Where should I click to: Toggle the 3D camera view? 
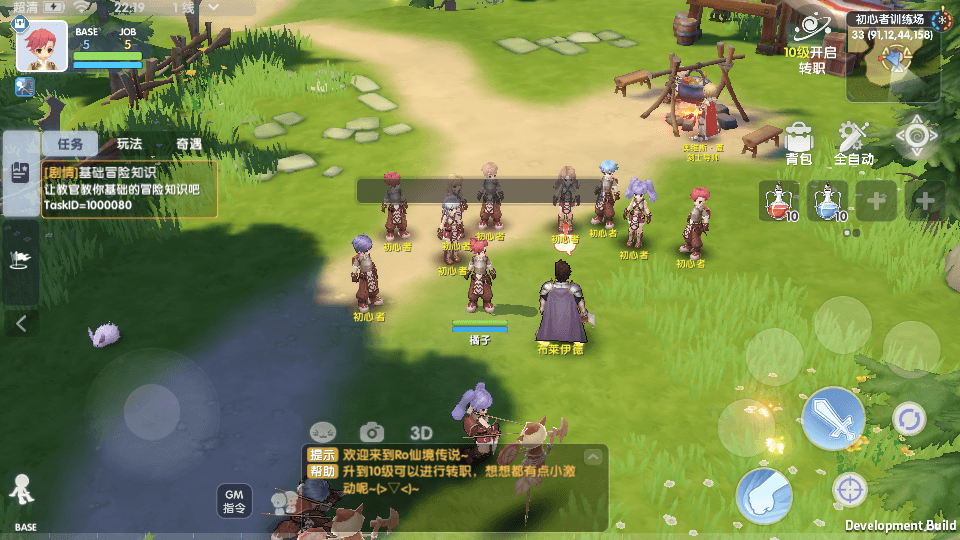[421, 432]
